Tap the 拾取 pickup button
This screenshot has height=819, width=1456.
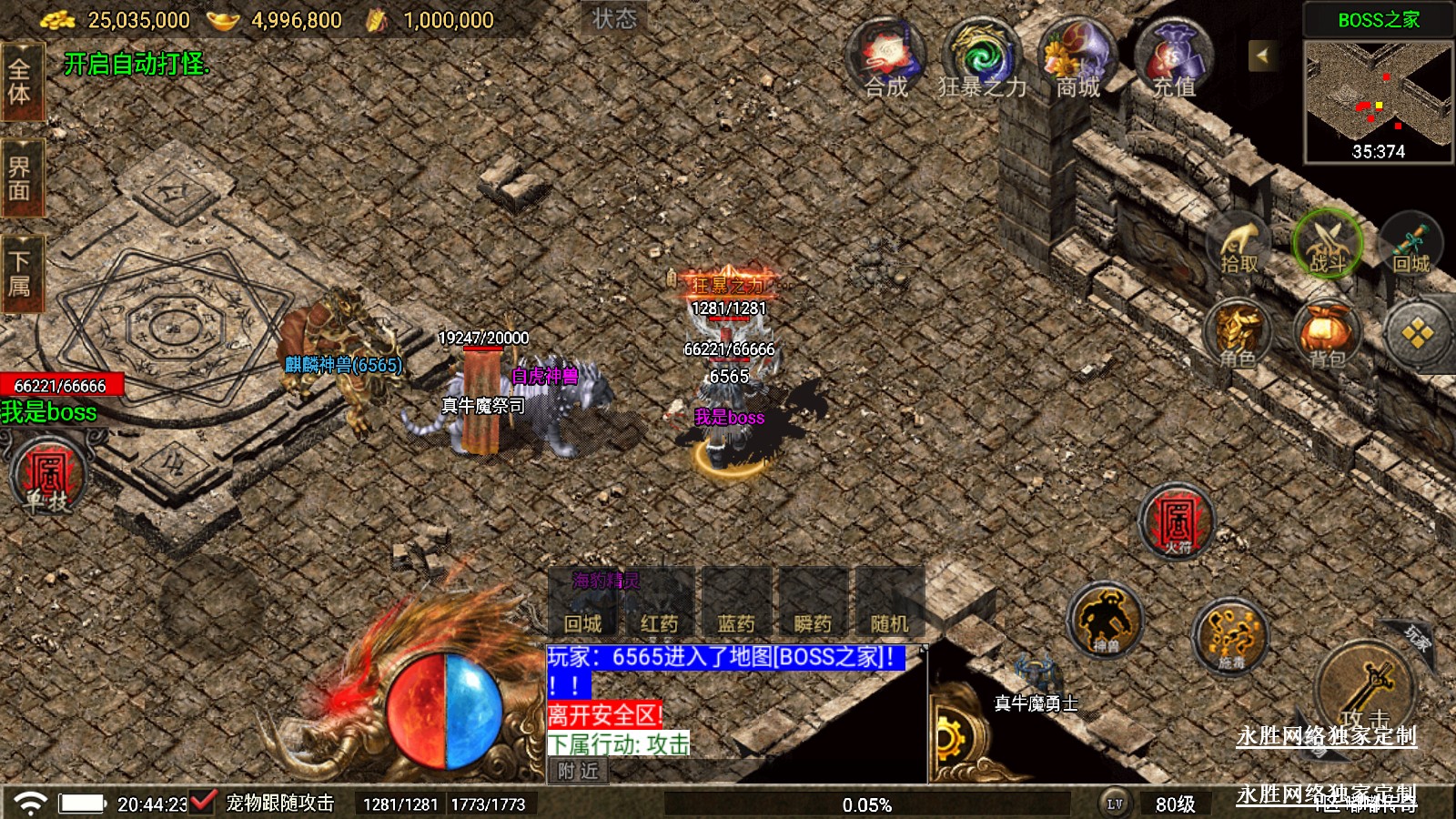click(x=1239, y=246)
